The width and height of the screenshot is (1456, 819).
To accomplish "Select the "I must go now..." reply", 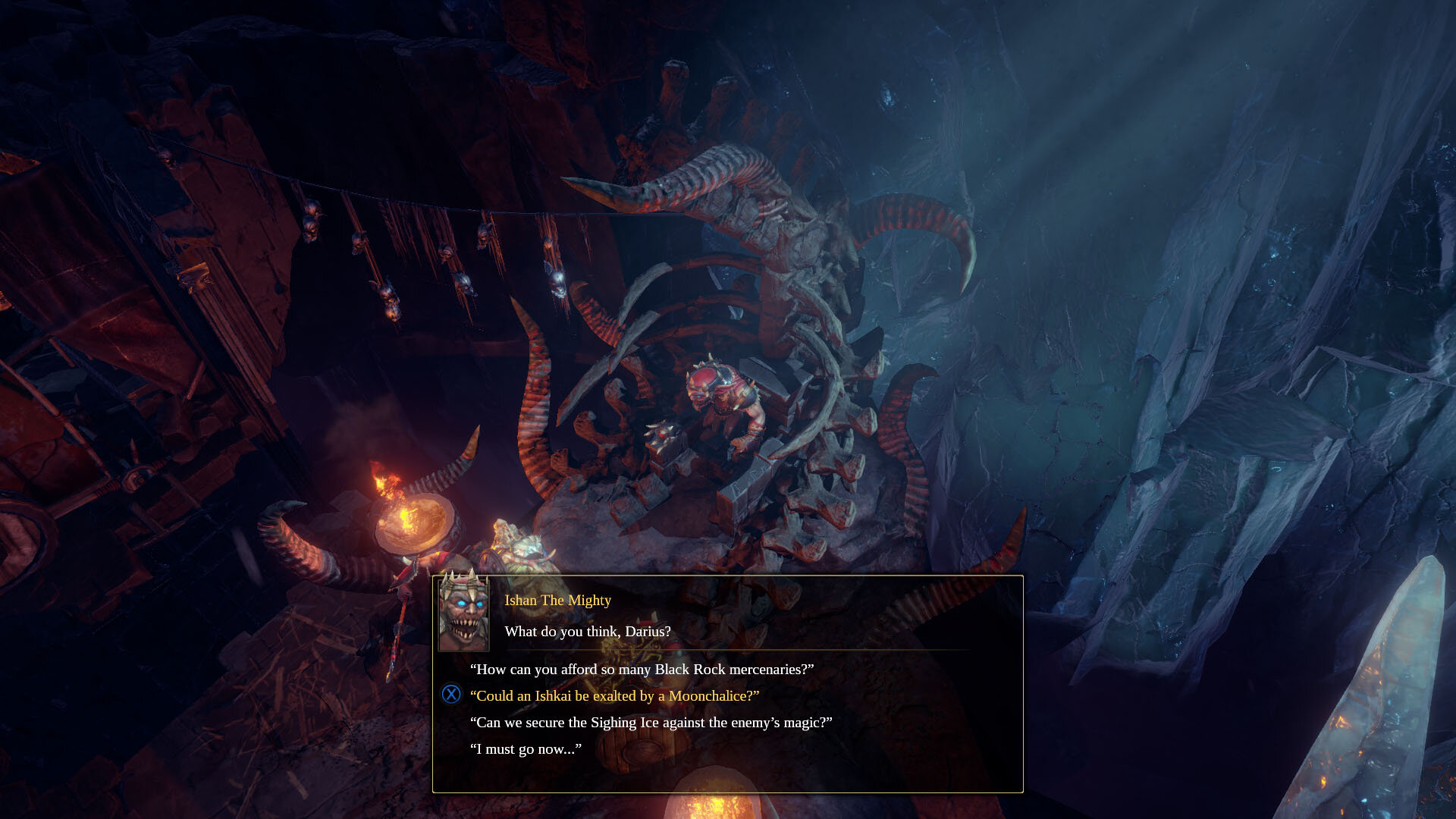I will (x=526, y=748).
